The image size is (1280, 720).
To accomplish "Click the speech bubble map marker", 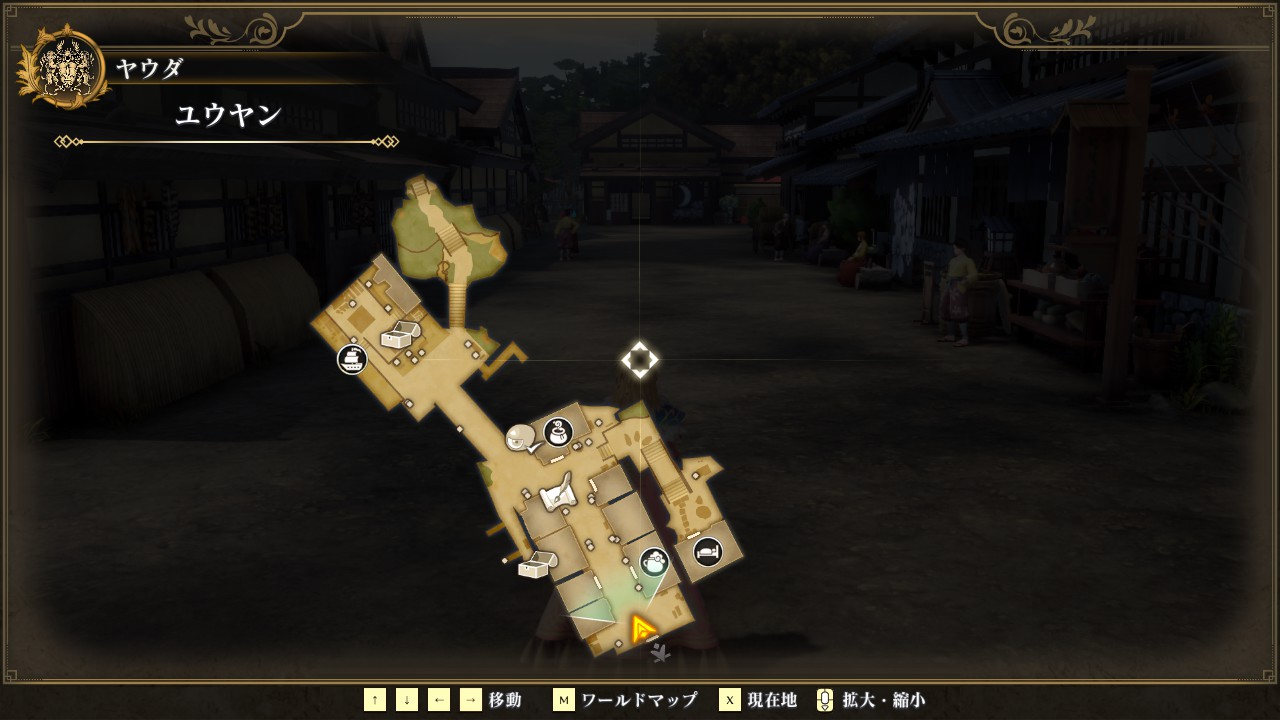I will pos(520,437).
